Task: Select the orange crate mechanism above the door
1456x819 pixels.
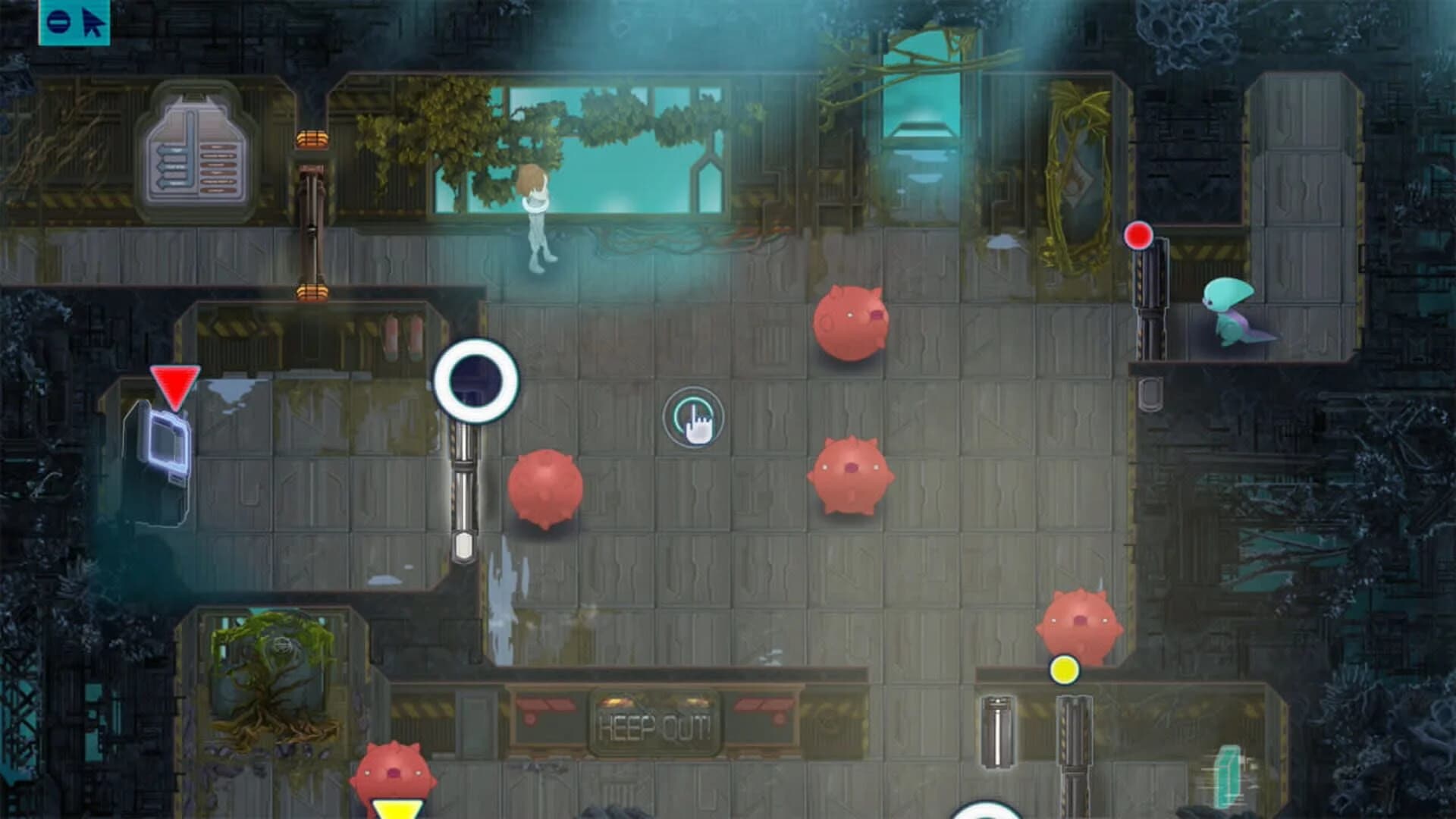Action: coord(313,138)
